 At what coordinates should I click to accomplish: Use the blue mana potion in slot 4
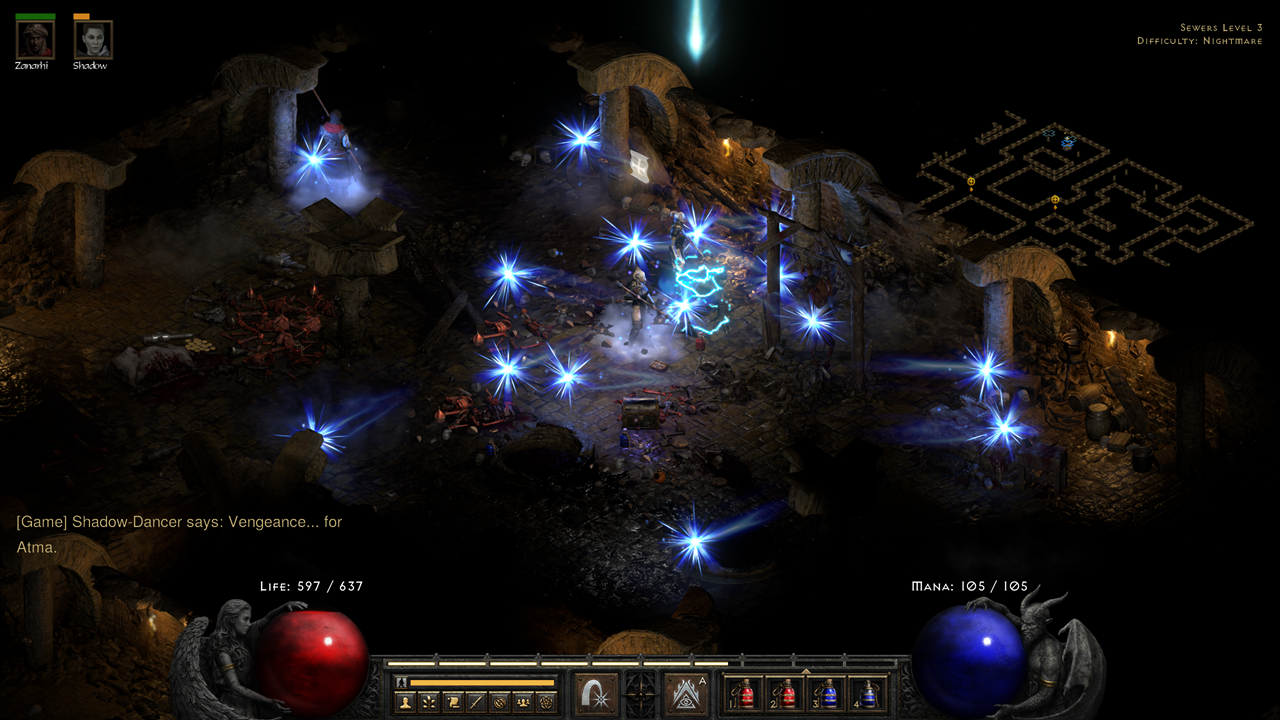(869, 694)
